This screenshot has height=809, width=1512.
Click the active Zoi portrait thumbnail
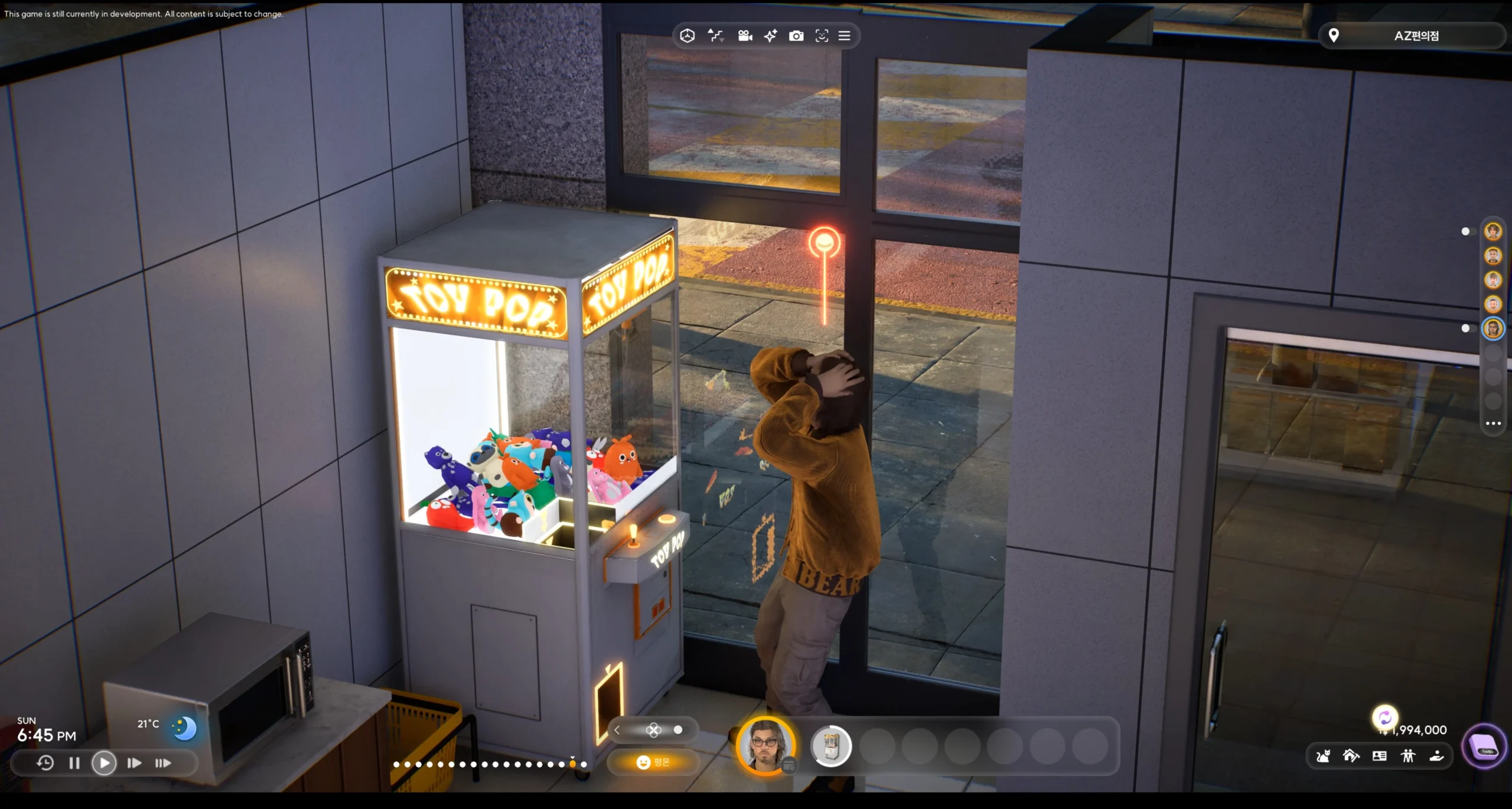[765, 746]
